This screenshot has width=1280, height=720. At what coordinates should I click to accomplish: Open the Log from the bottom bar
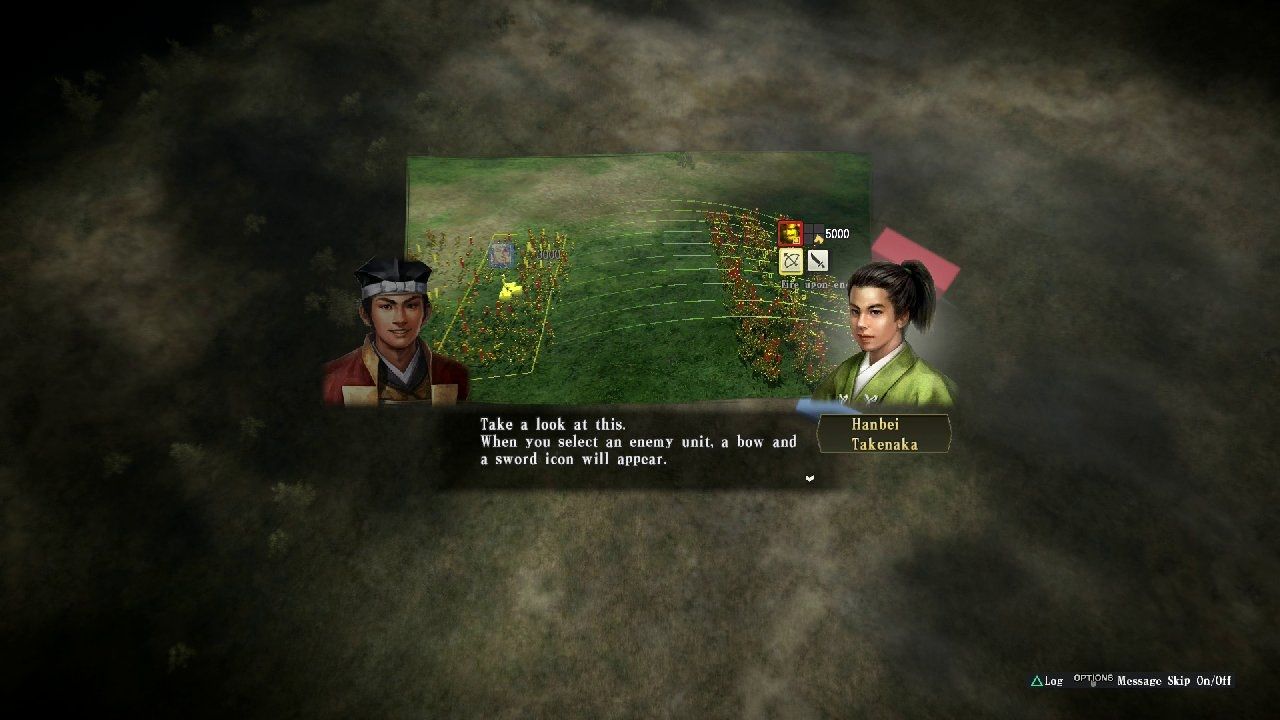click(x=1051, y=681)
